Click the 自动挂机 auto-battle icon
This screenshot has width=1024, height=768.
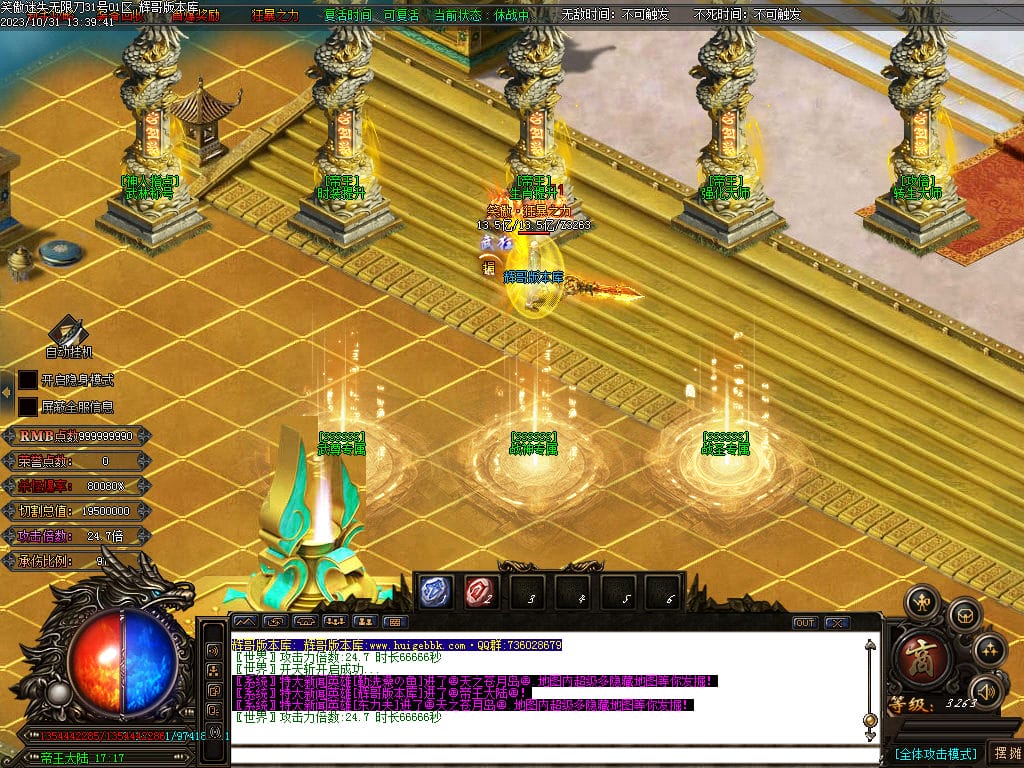69,333
